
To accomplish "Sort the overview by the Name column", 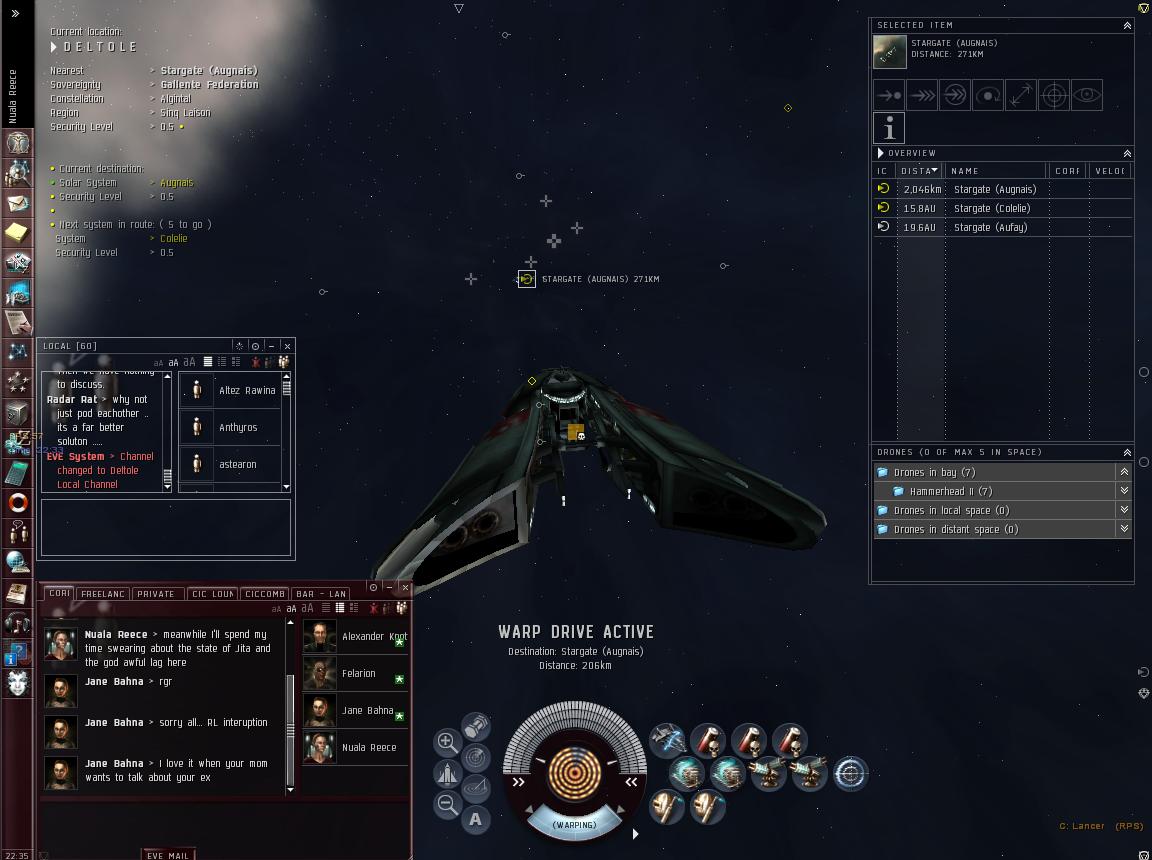I will click(996, 171).
